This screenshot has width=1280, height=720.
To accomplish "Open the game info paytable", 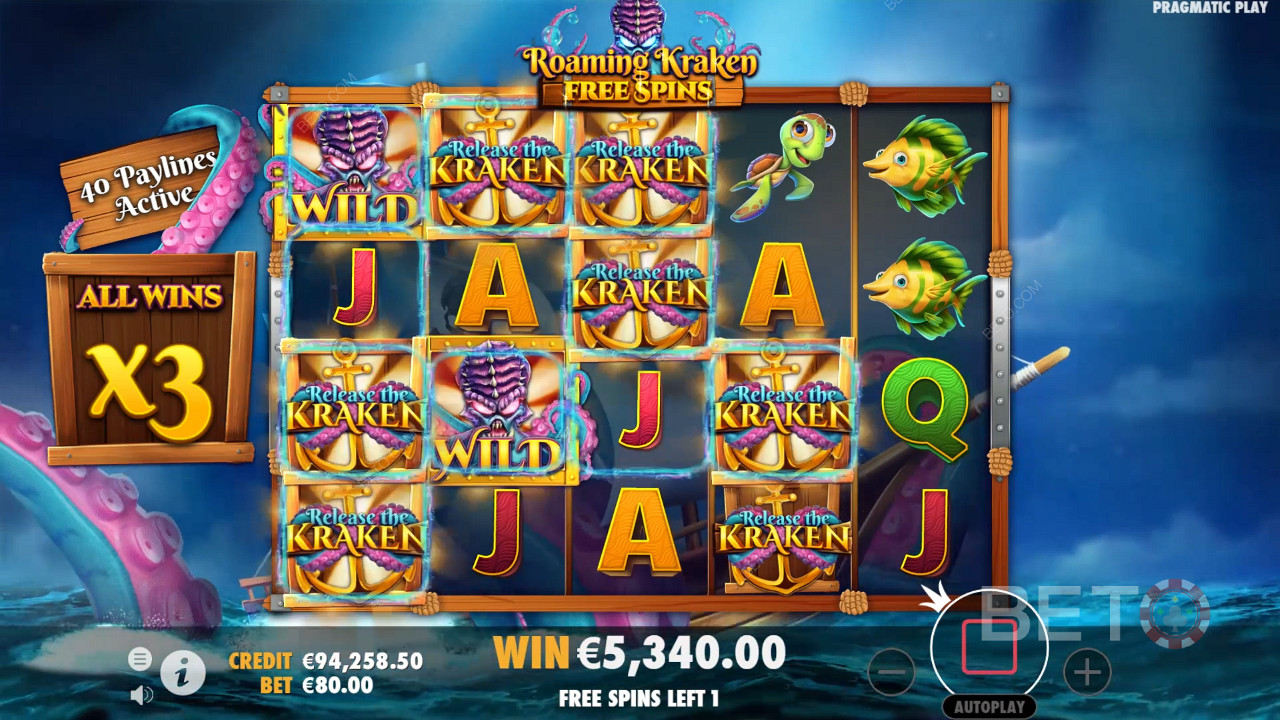I will click(182, 674).
